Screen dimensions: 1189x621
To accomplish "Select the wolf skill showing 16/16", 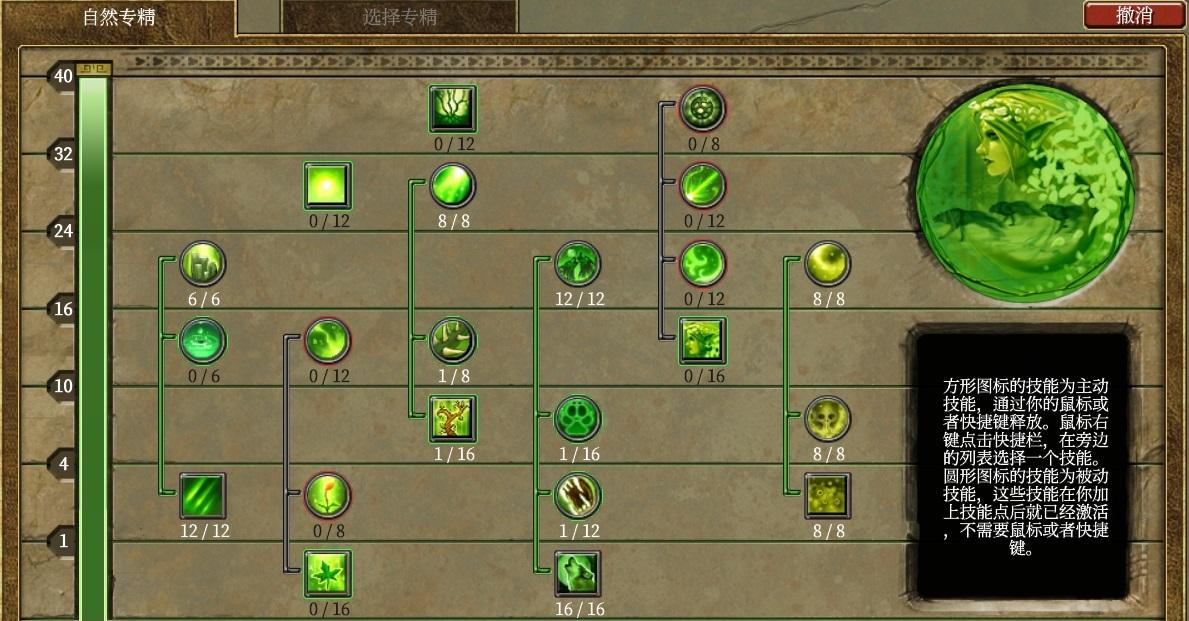I will (577, 574).
